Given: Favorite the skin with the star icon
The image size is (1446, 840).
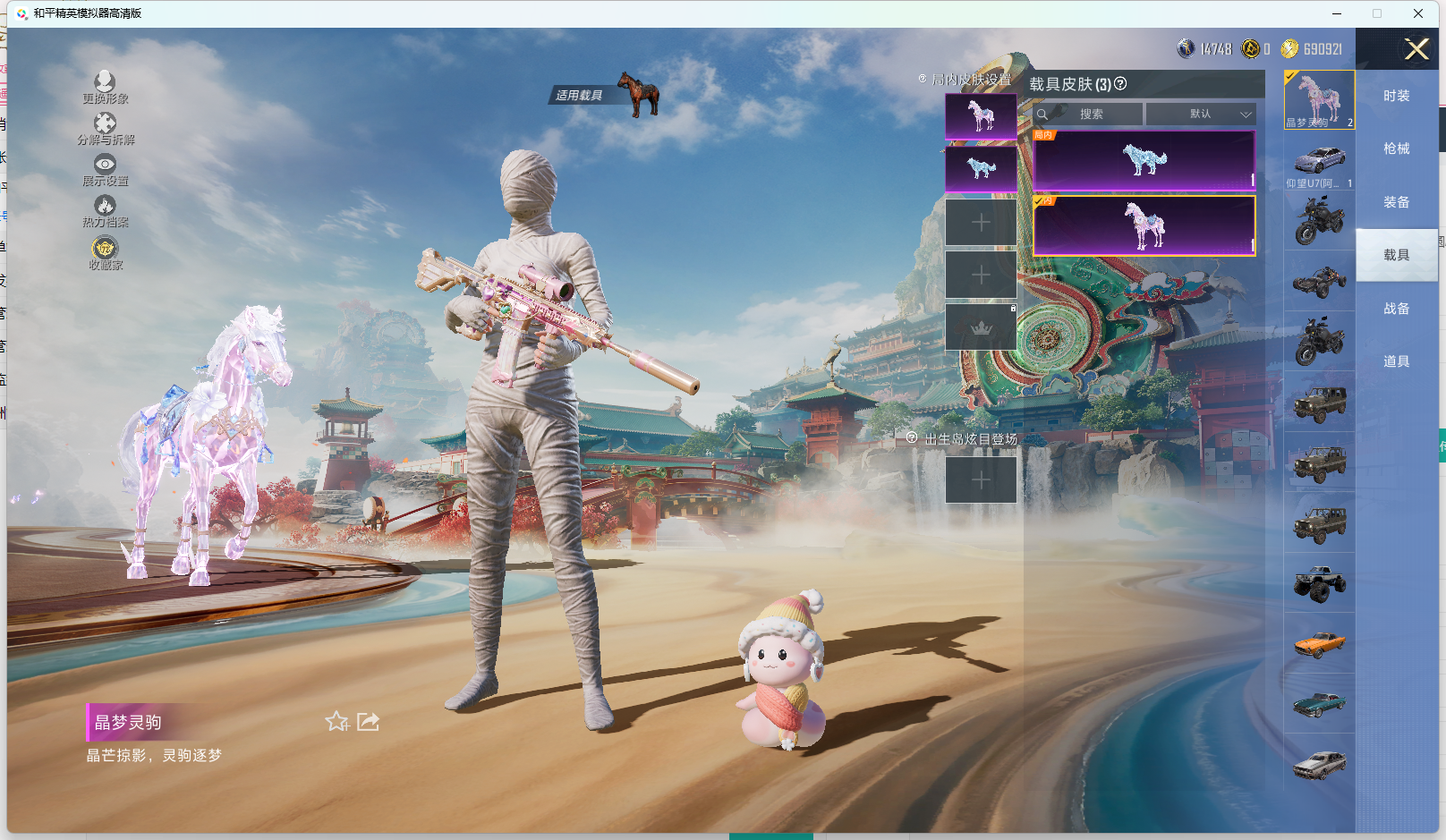Looking at the screenshot, I should 336,722.
